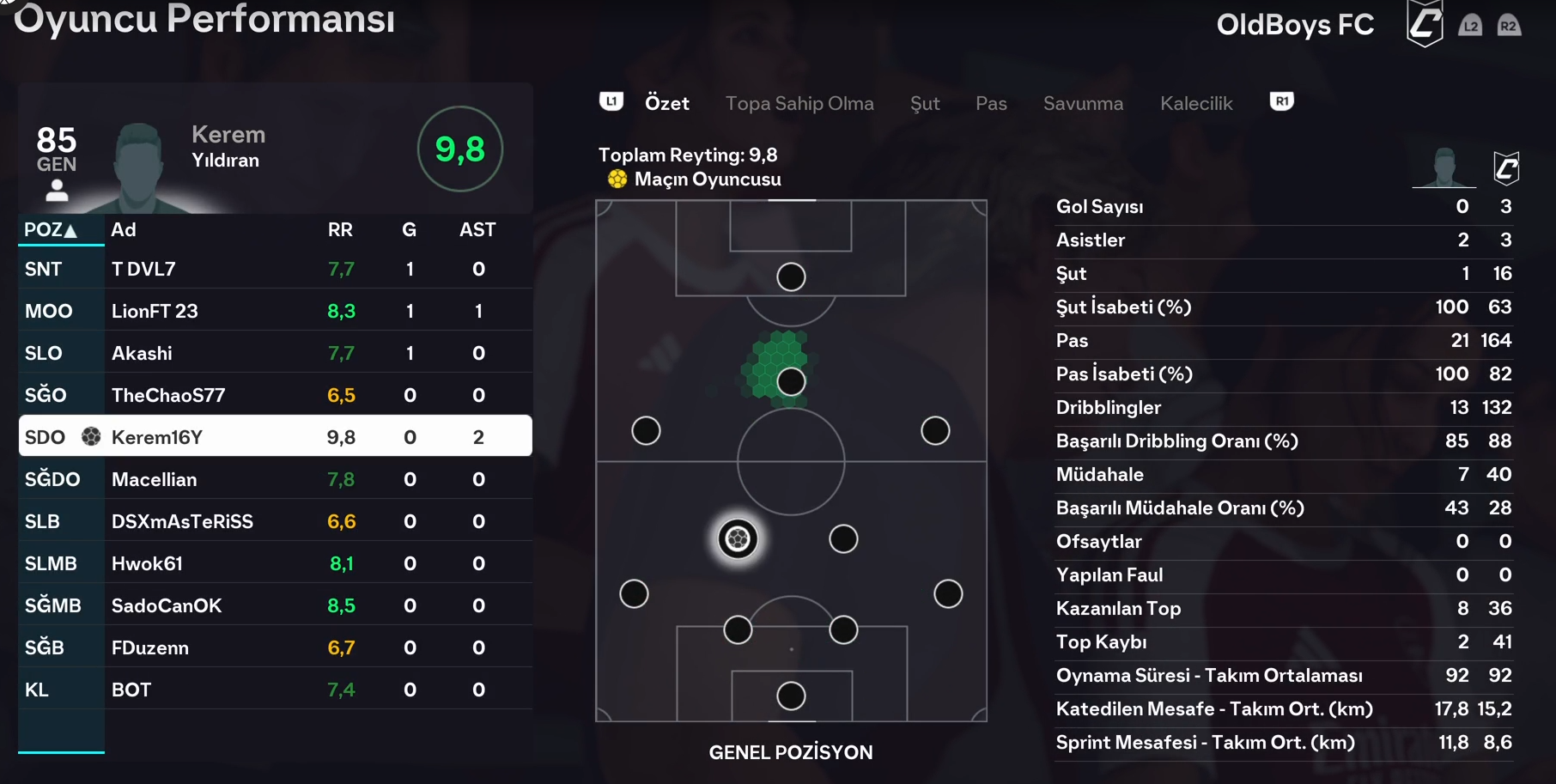Sort the list by RR rating column
The height and width of the screenshot is (784, 1556).
point(340,230)
